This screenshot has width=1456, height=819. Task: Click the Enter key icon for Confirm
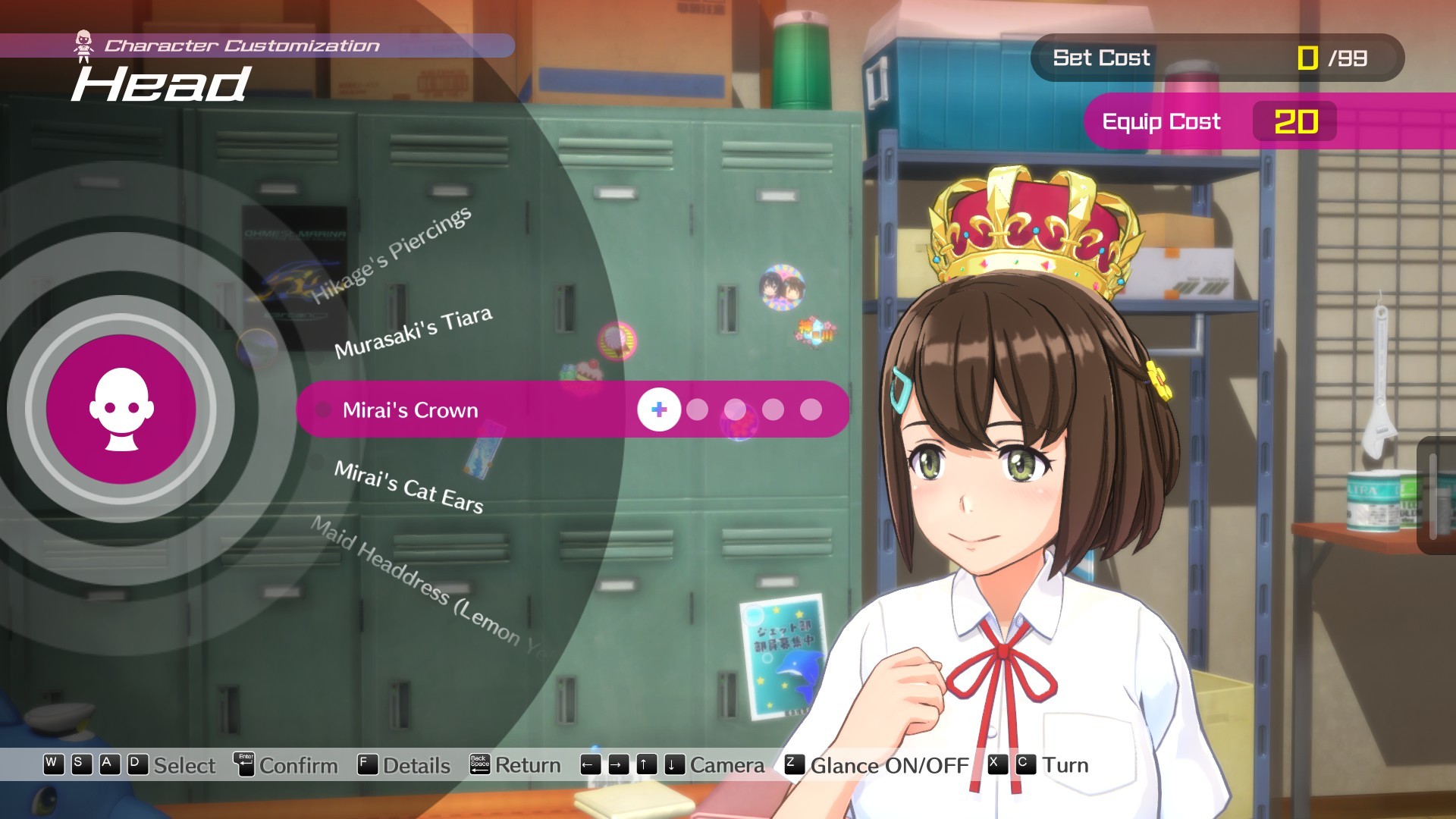(x=243, y=765)
